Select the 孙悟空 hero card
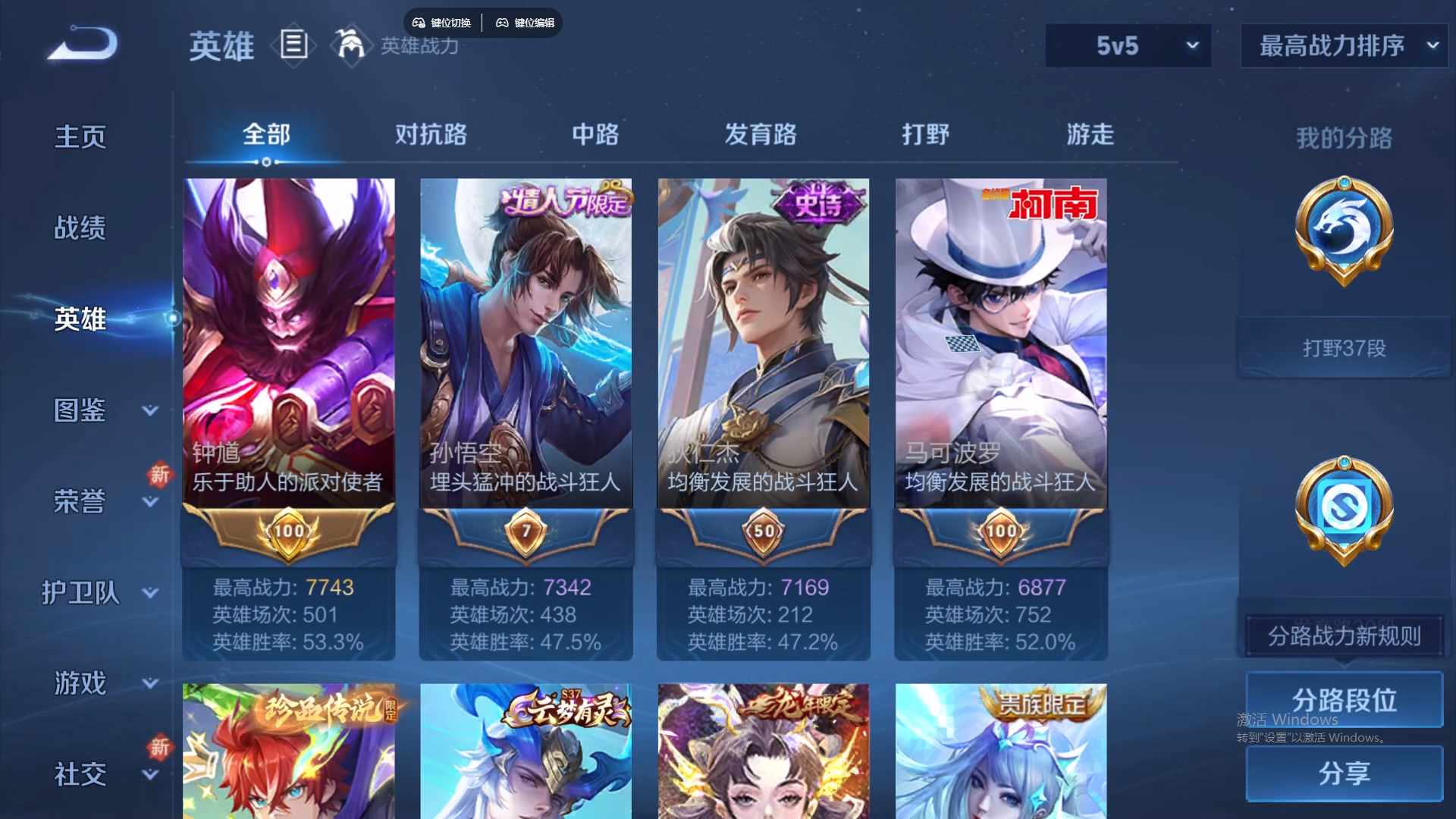1456x819 pixels. (526, 341)
